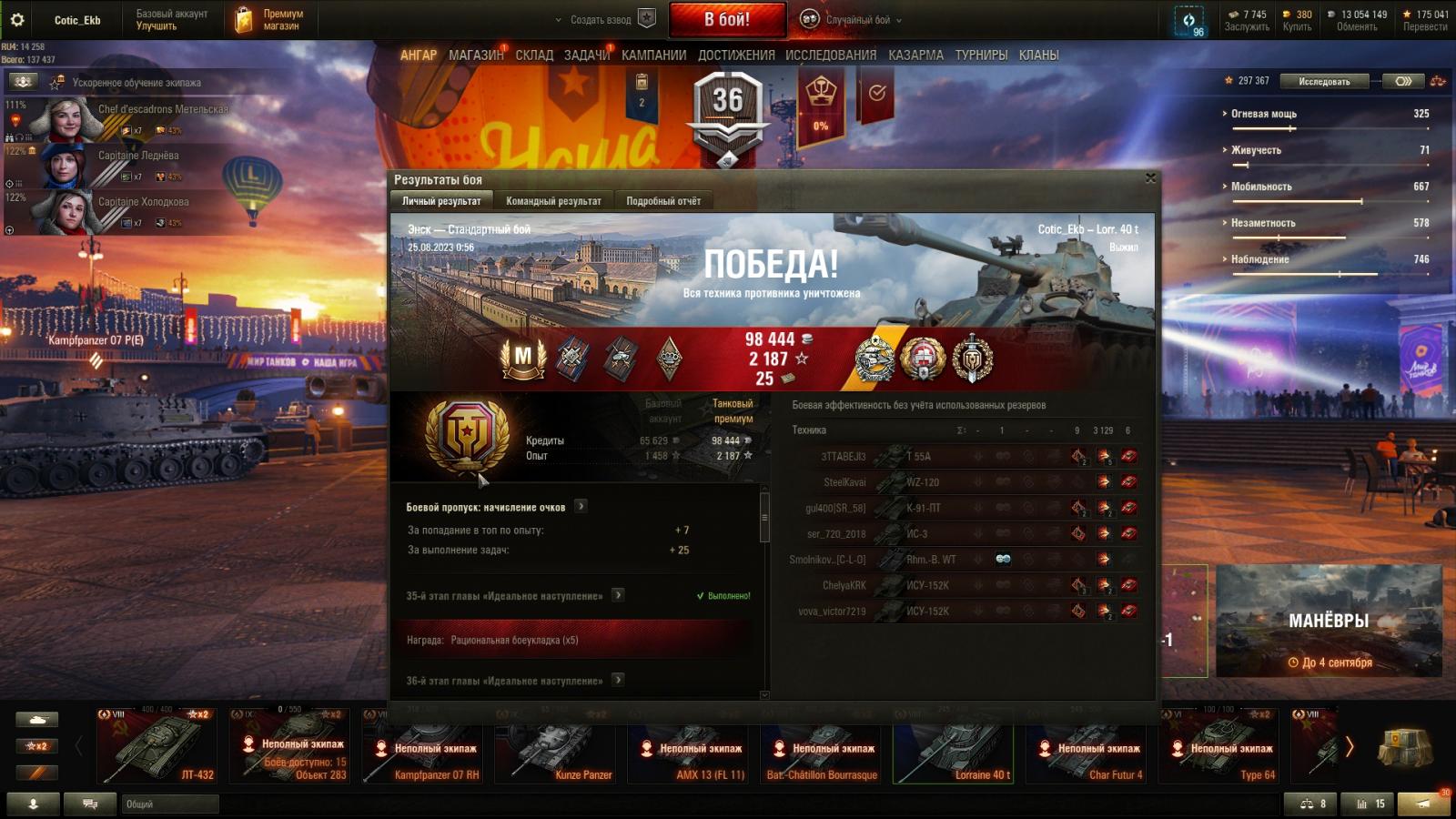Show the КАЗАРМА screen
Image resolution: width=1456 pixels, height=819 pixels.
pyautogui.click(x=915, y=56)
